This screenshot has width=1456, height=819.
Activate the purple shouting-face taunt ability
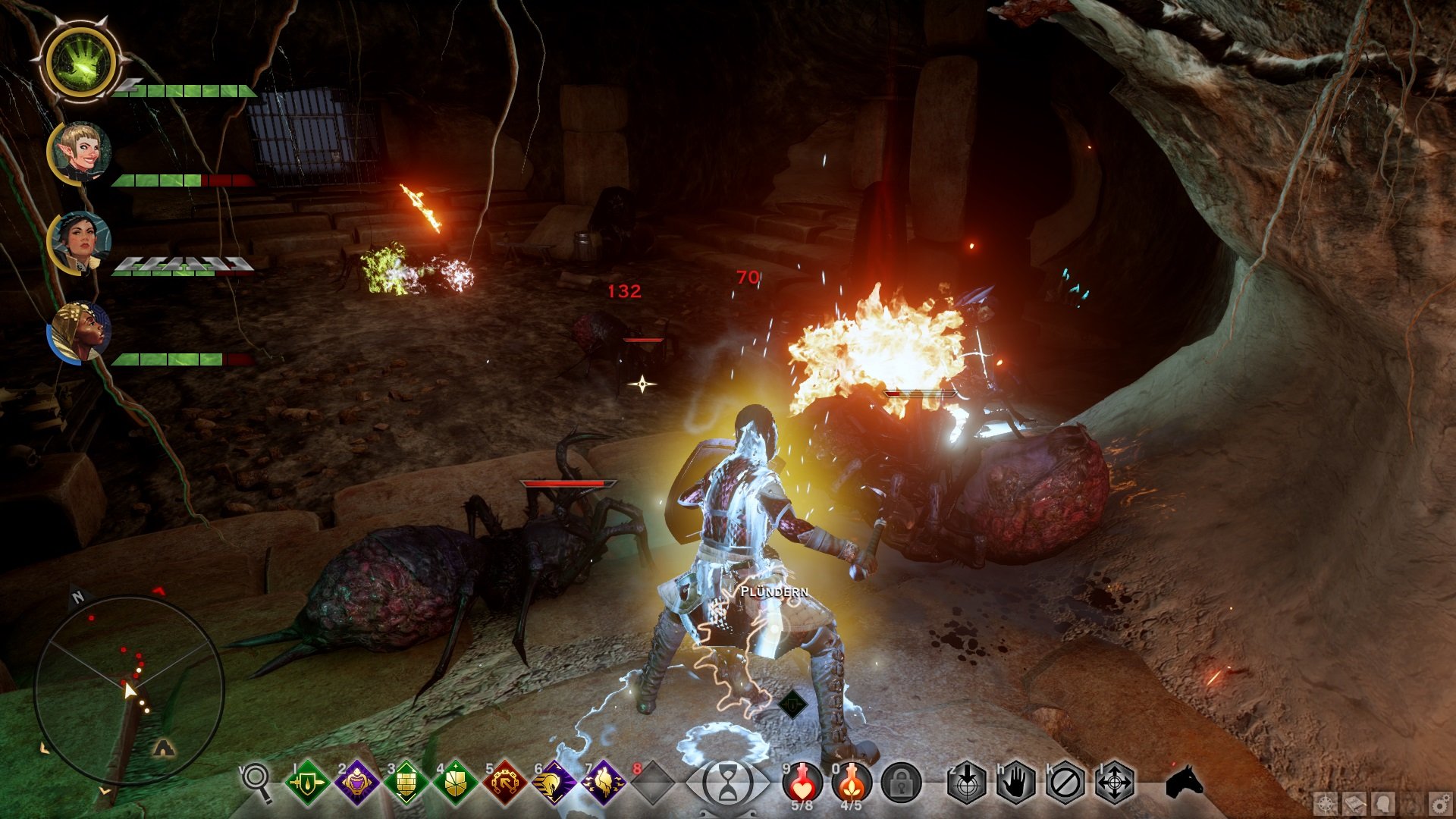[356, 783]
